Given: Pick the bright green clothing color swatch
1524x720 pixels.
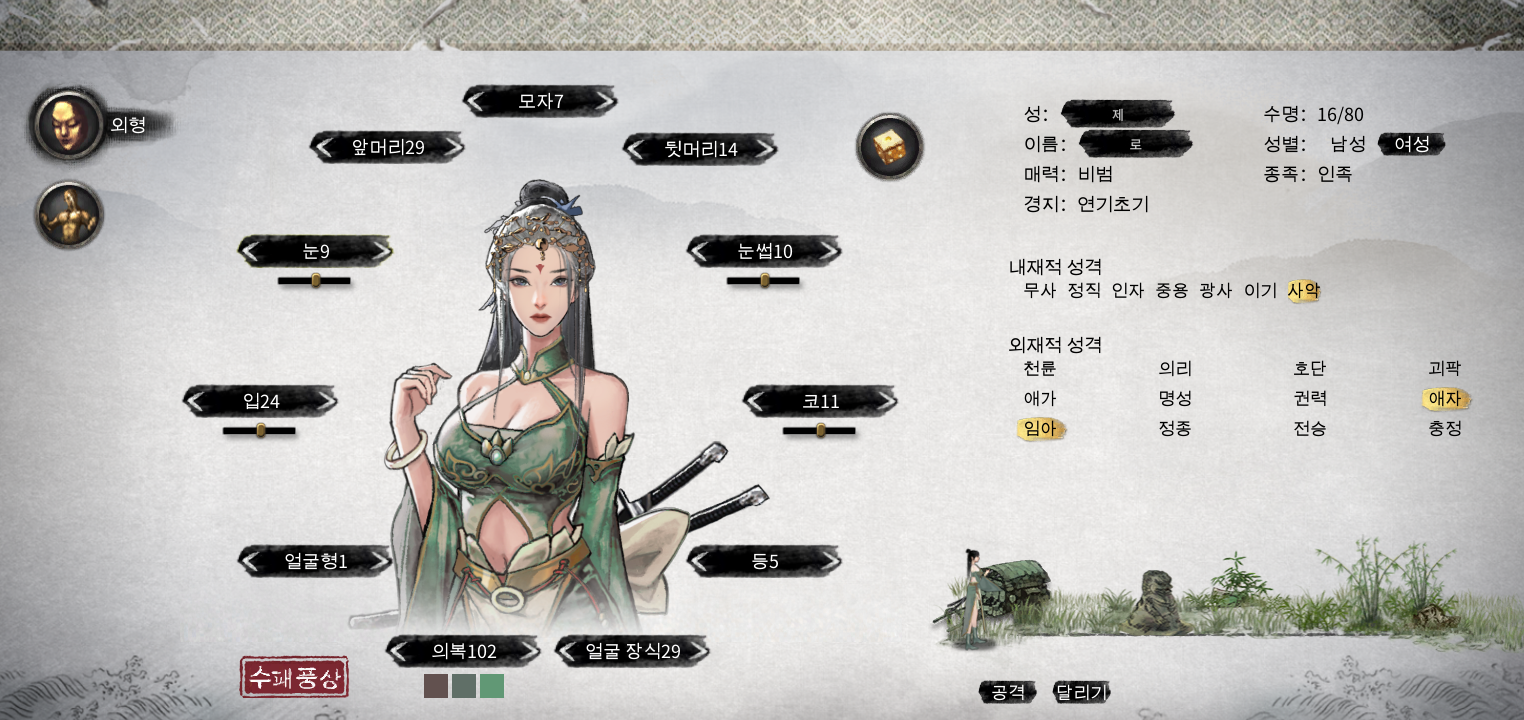Looking at the screenshot, I should coord(492,686).
